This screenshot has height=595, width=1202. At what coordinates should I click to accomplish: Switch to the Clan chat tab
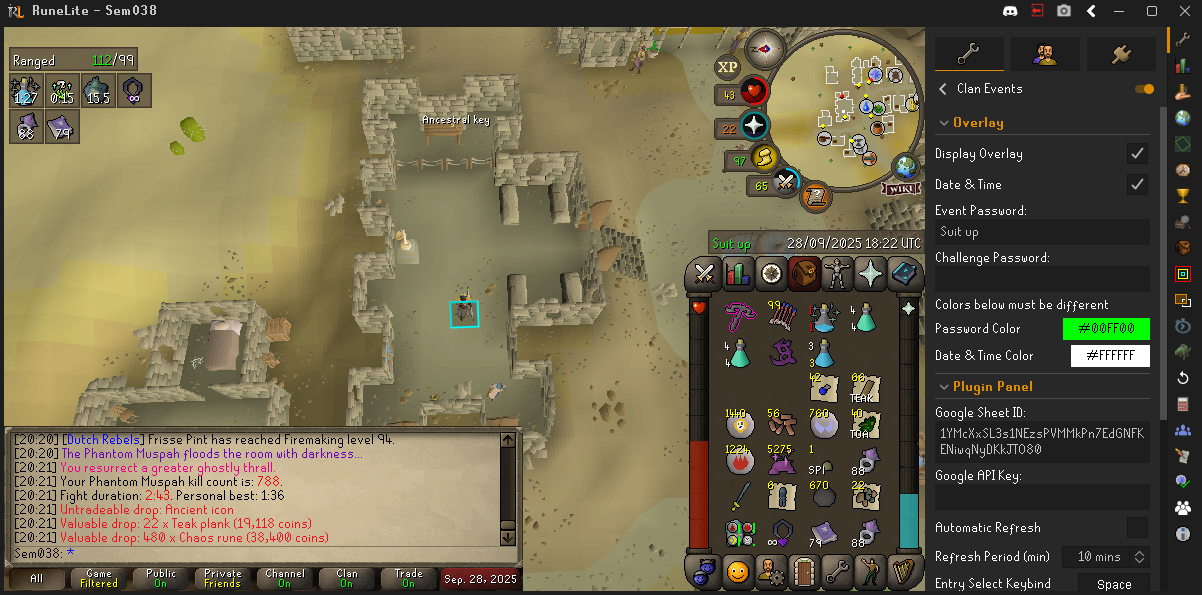(346, 578)
